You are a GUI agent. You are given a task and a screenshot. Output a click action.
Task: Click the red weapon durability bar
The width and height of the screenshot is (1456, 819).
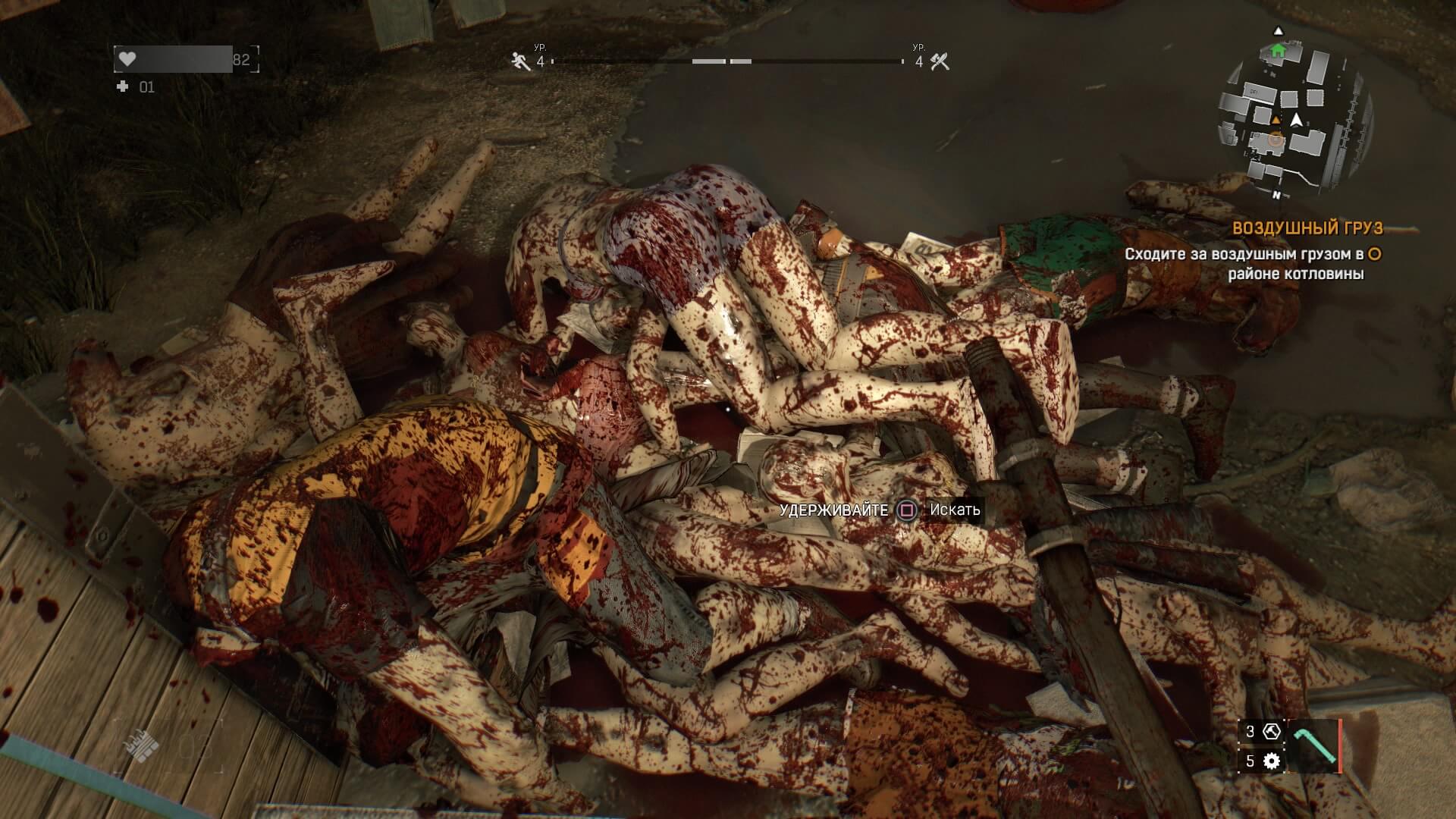1340,746
